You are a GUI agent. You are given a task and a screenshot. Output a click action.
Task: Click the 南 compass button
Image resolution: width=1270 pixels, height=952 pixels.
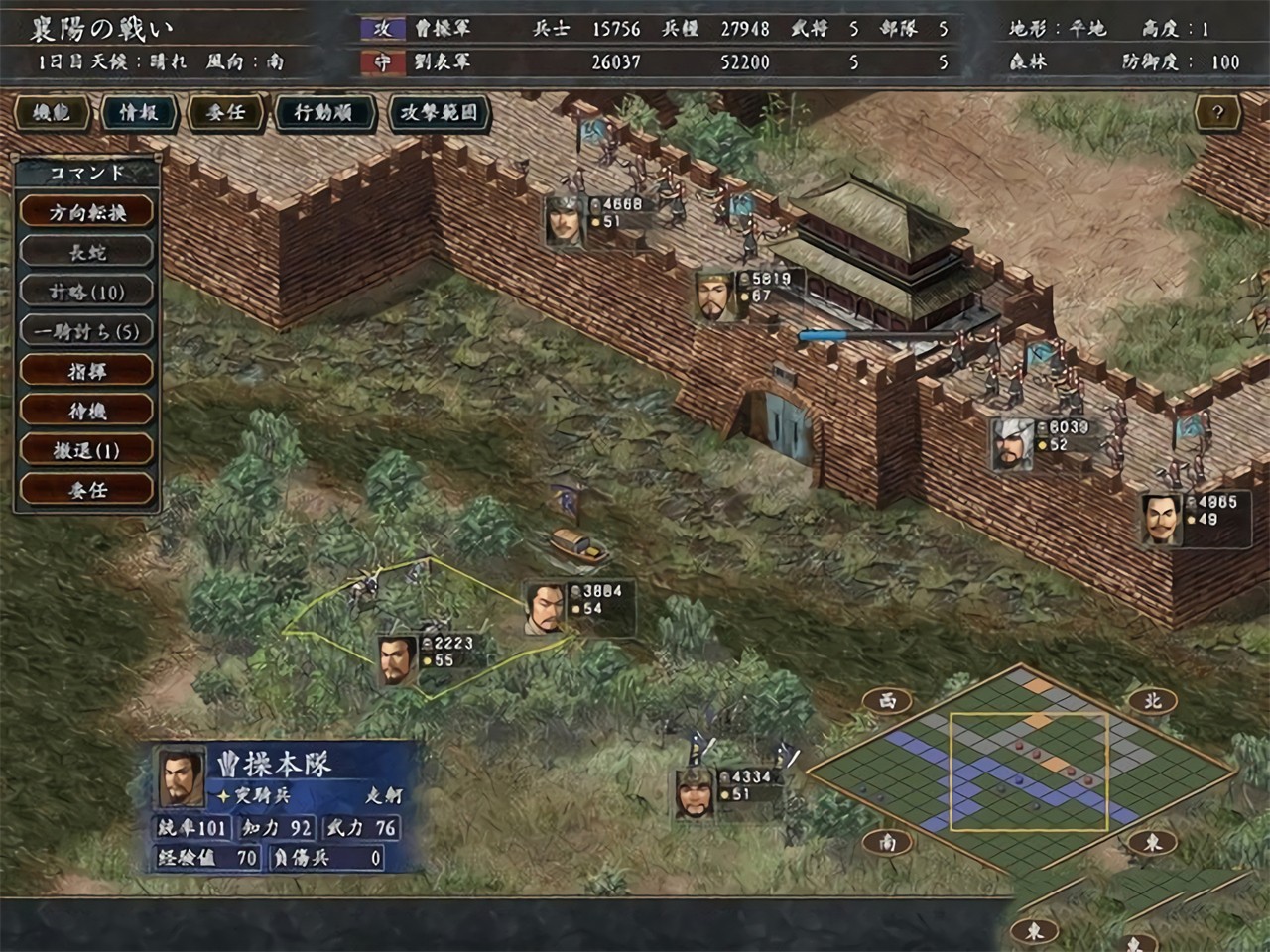tap(887, 842)
